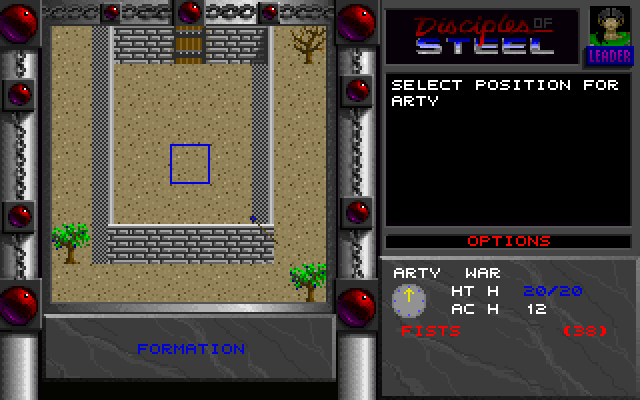Image resolution: width=640 pixels, height=400 pixels.
Task: Select the Leader portrait icon
Action: pos(603,36)
